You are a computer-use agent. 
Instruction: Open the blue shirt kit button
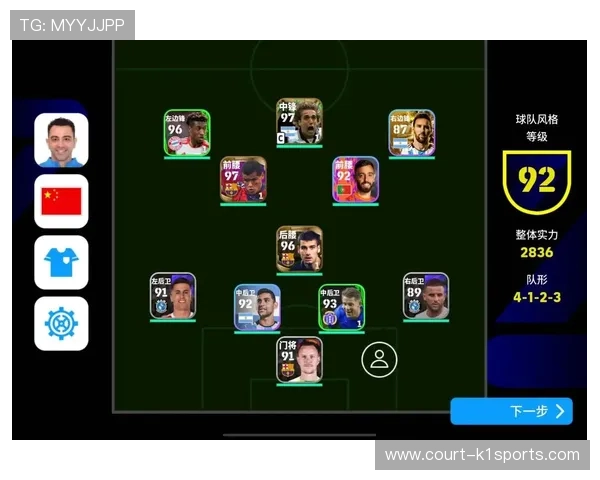(61, 263)
